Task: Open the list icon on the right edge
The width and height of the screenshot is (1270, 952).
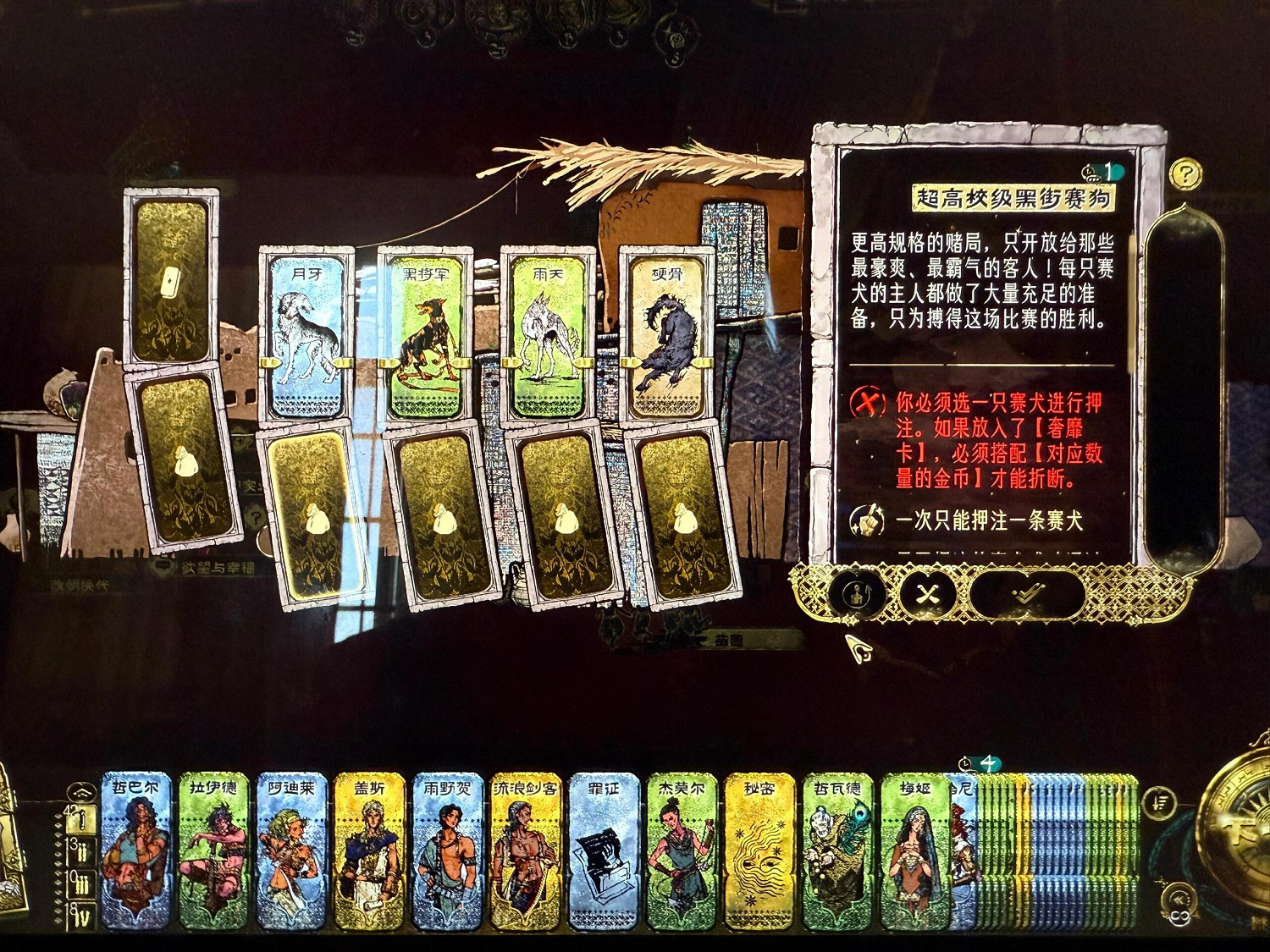Action: pyautogui.click(x=1159, y=801)
